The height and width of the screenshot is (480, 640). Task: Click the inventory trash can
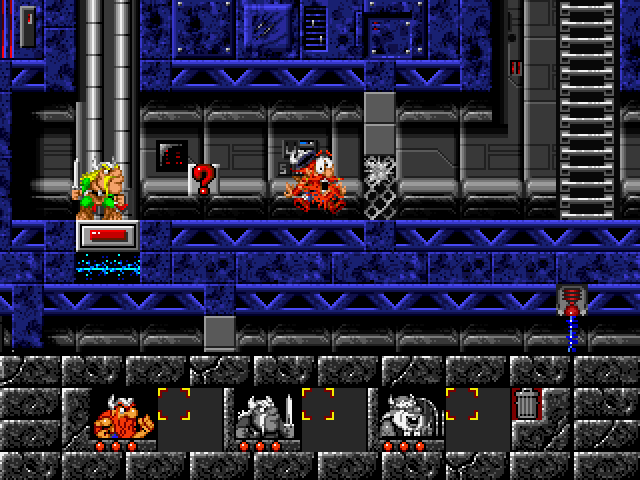click(x=526, y=405)
